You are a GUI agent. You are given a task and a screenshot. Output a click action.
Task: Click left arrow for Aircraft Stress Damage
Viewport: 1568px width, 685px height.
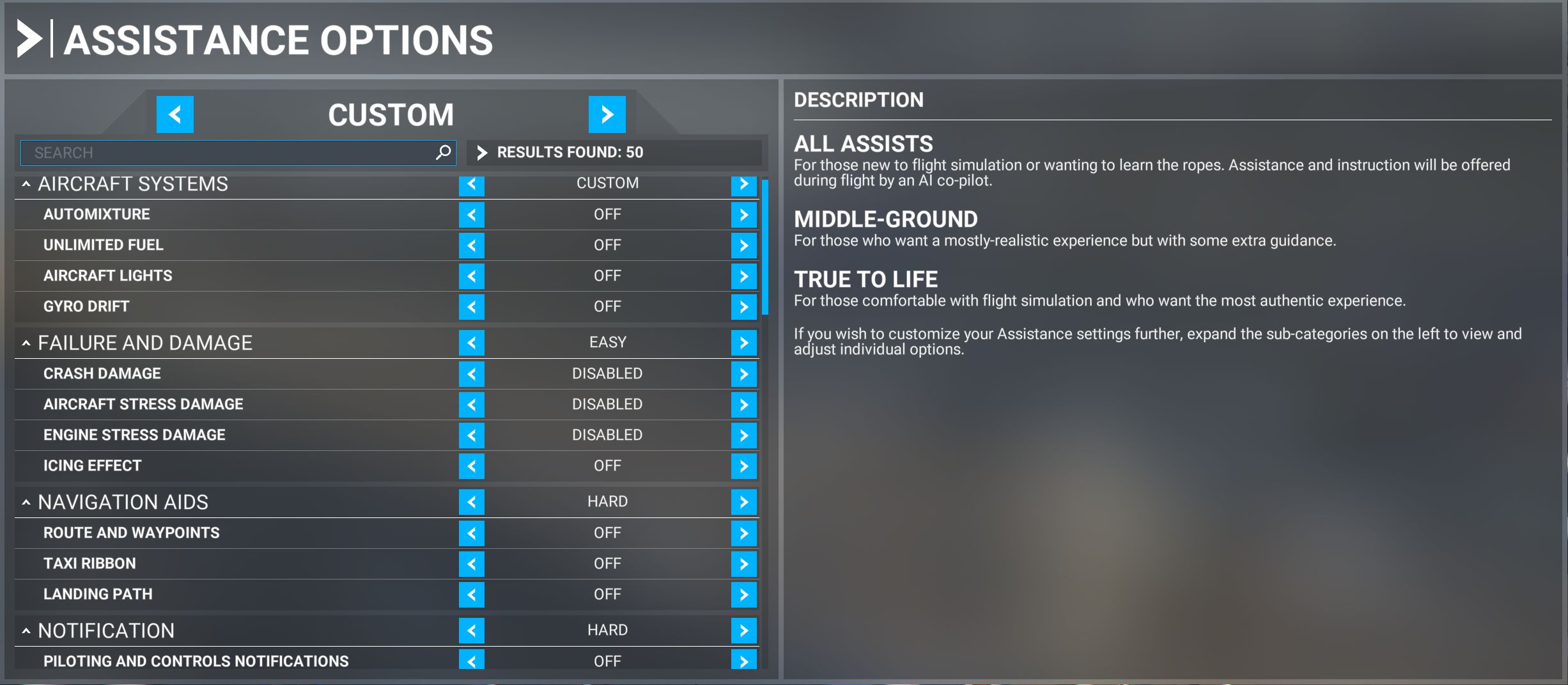471,405
